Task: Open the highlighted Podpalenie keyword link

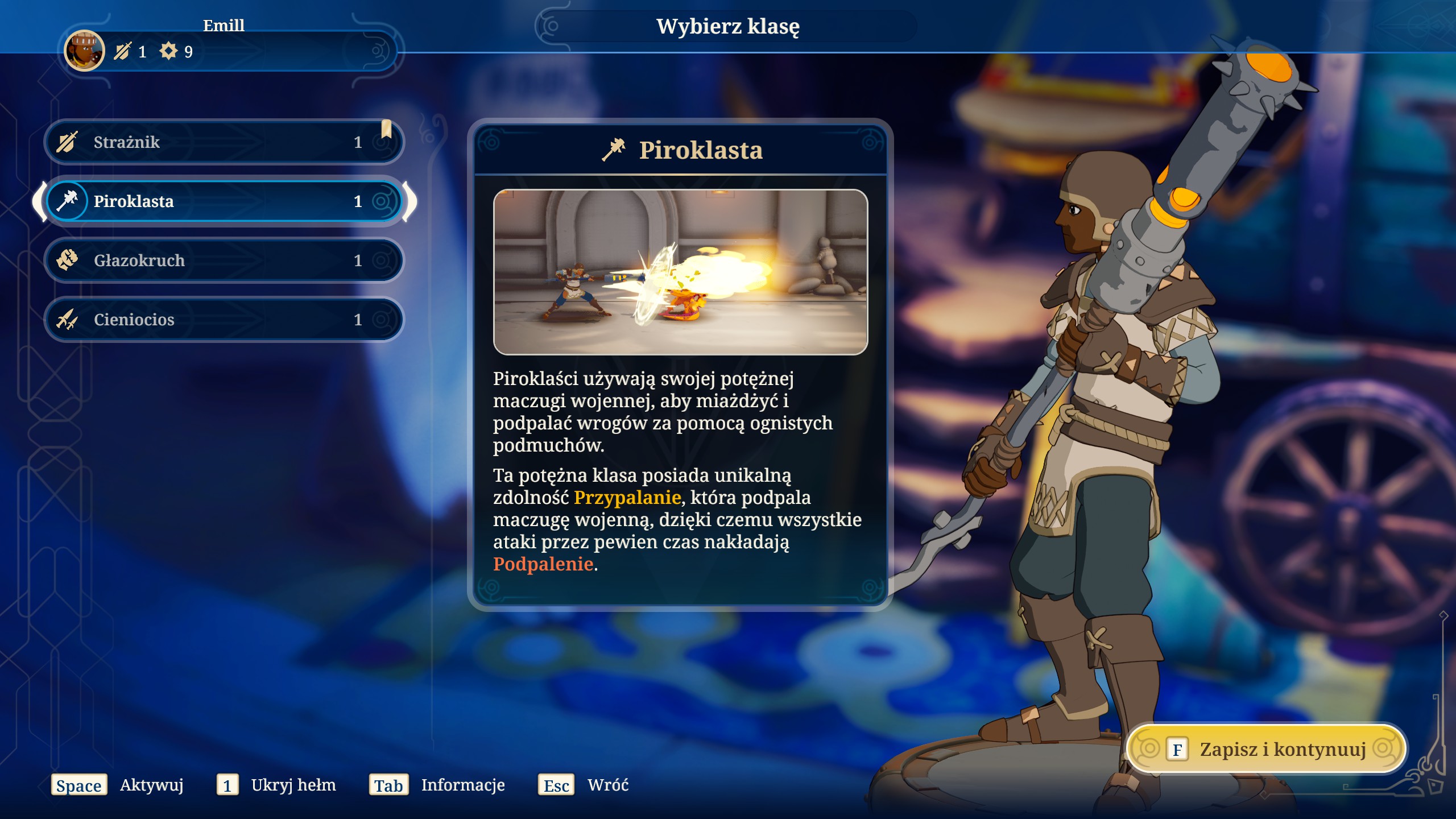Action: (x=543, y=564)
